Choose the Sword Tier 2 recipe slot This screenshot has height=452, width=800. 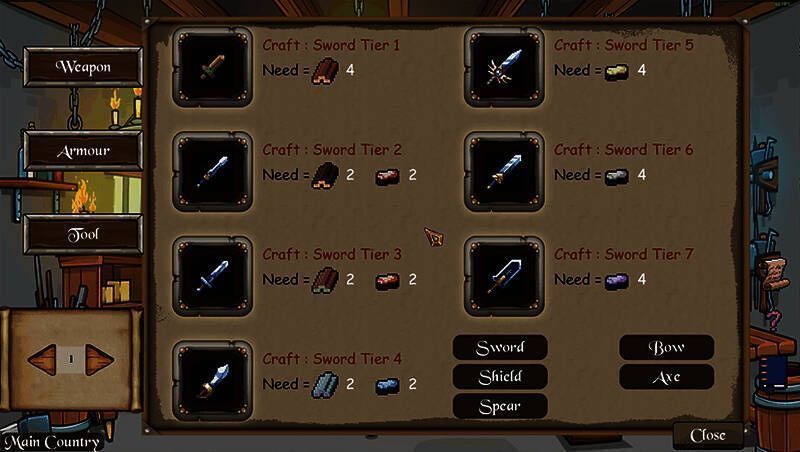(211, 172)
